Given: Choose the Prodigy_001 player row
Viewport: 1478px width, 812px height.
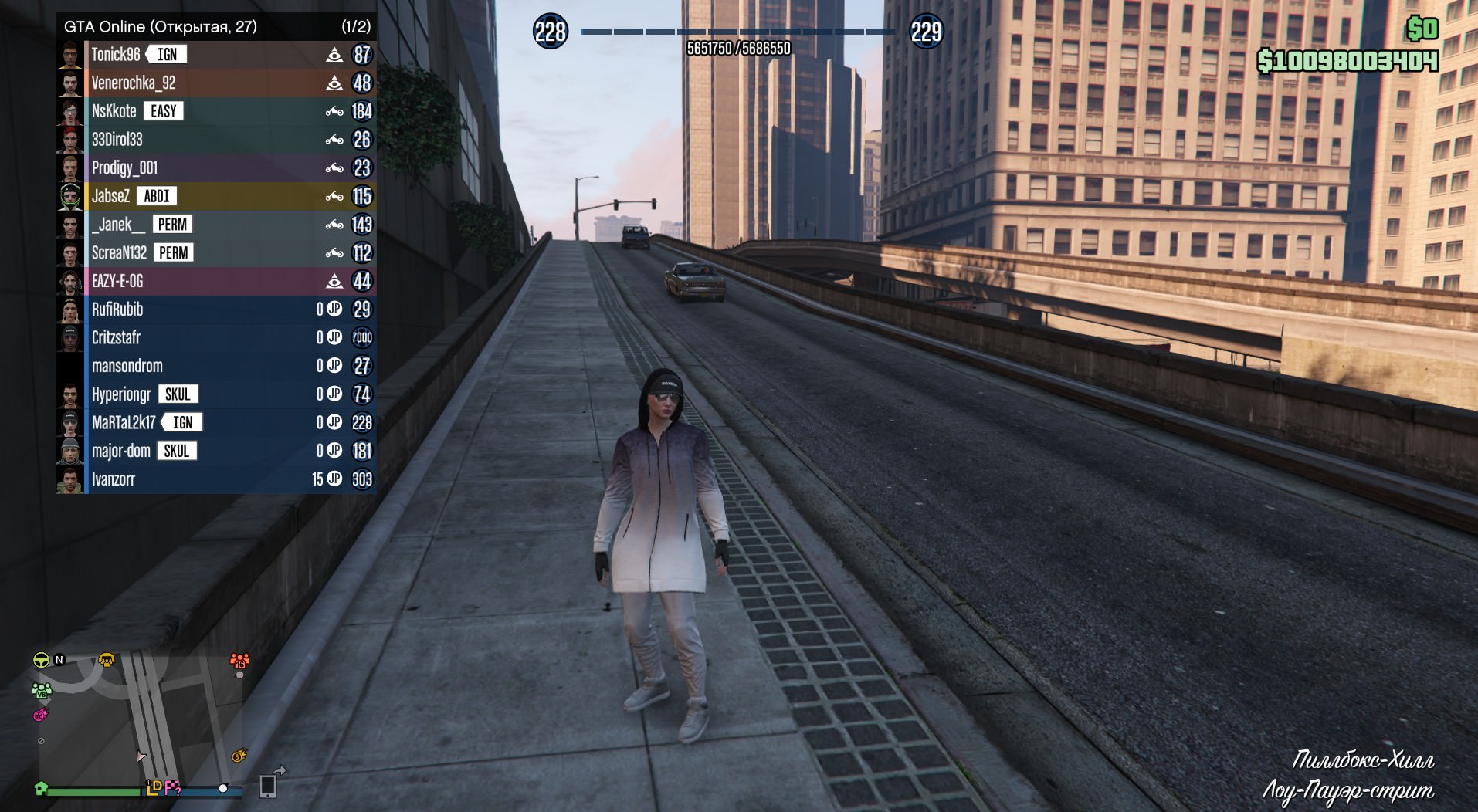Looking at the screenshot, I should [124, 168].
